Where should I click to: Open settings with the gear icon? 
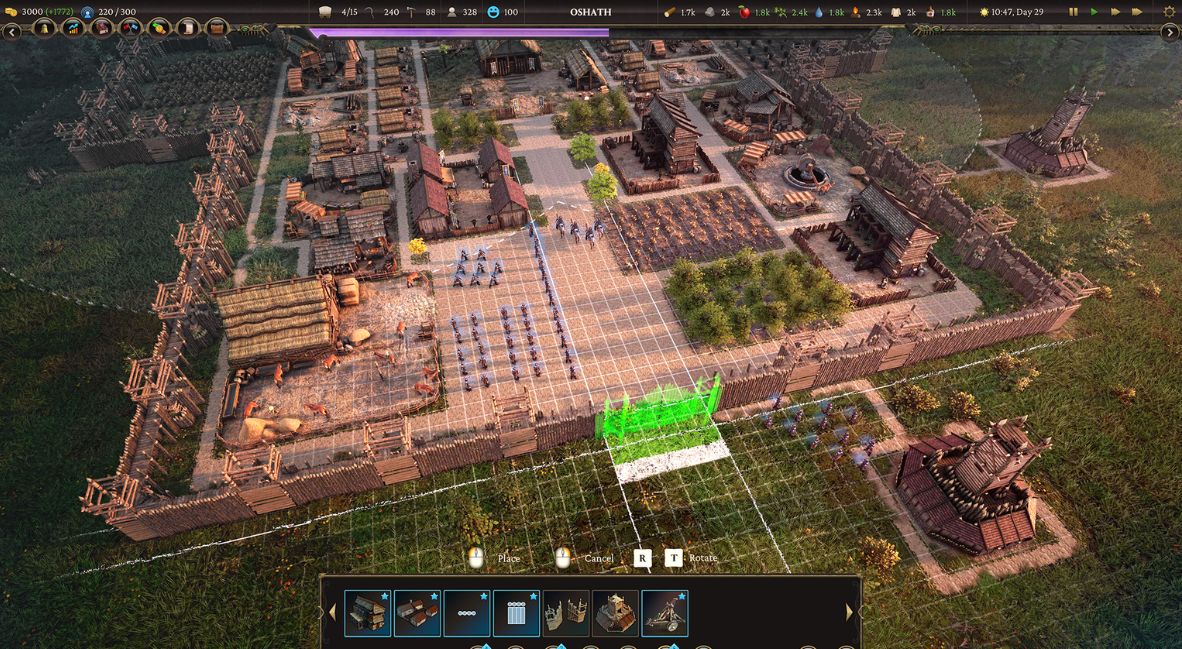1169,12
